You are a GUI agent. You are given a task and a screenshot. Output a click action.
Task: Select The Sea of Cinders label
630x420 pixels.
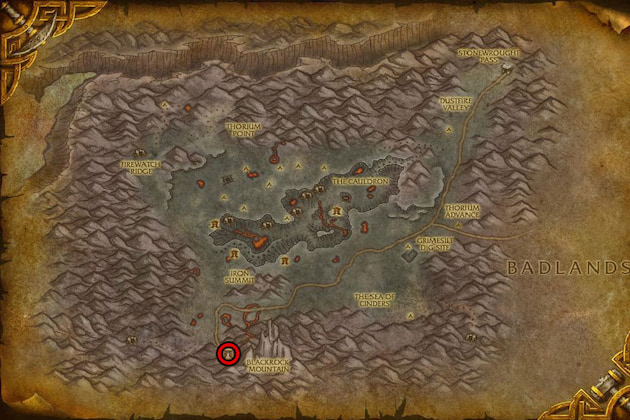click(x=374, y=299)
